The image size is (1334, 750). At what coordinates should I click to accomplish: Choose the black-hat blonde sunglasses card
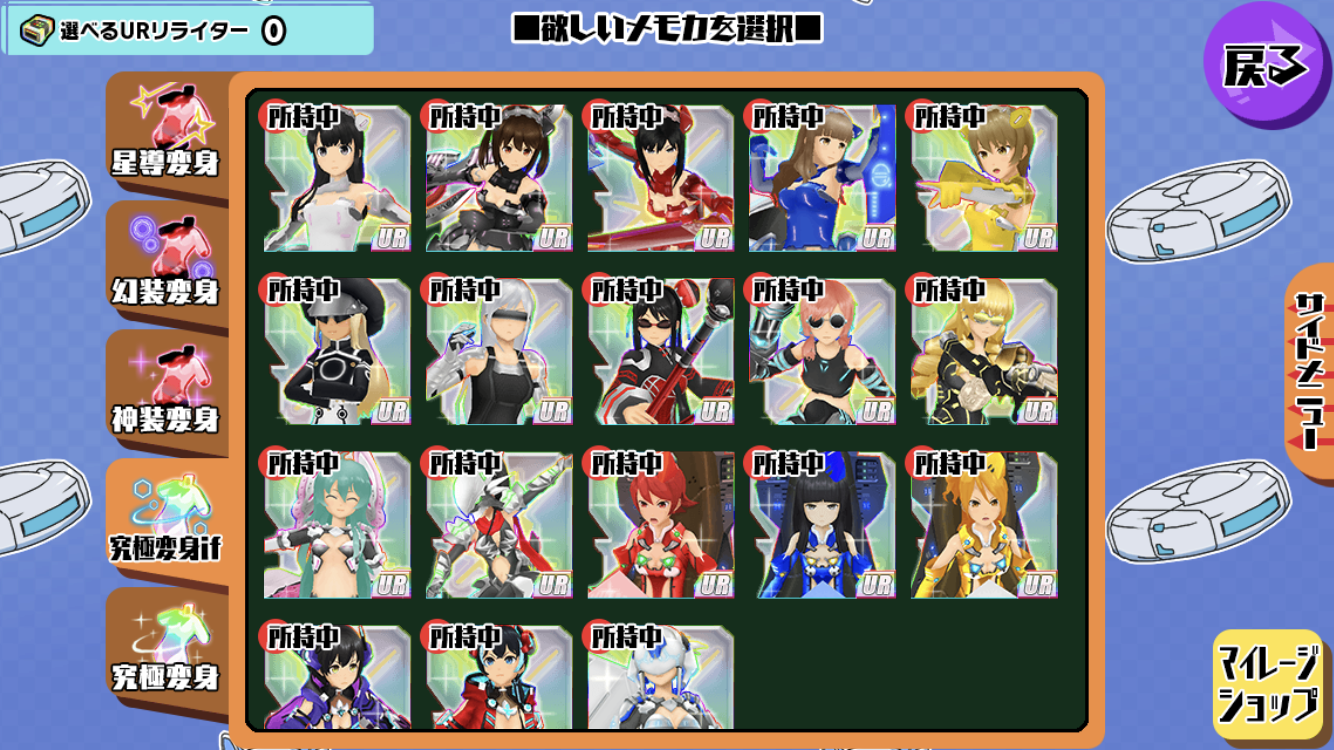point(337,352)
